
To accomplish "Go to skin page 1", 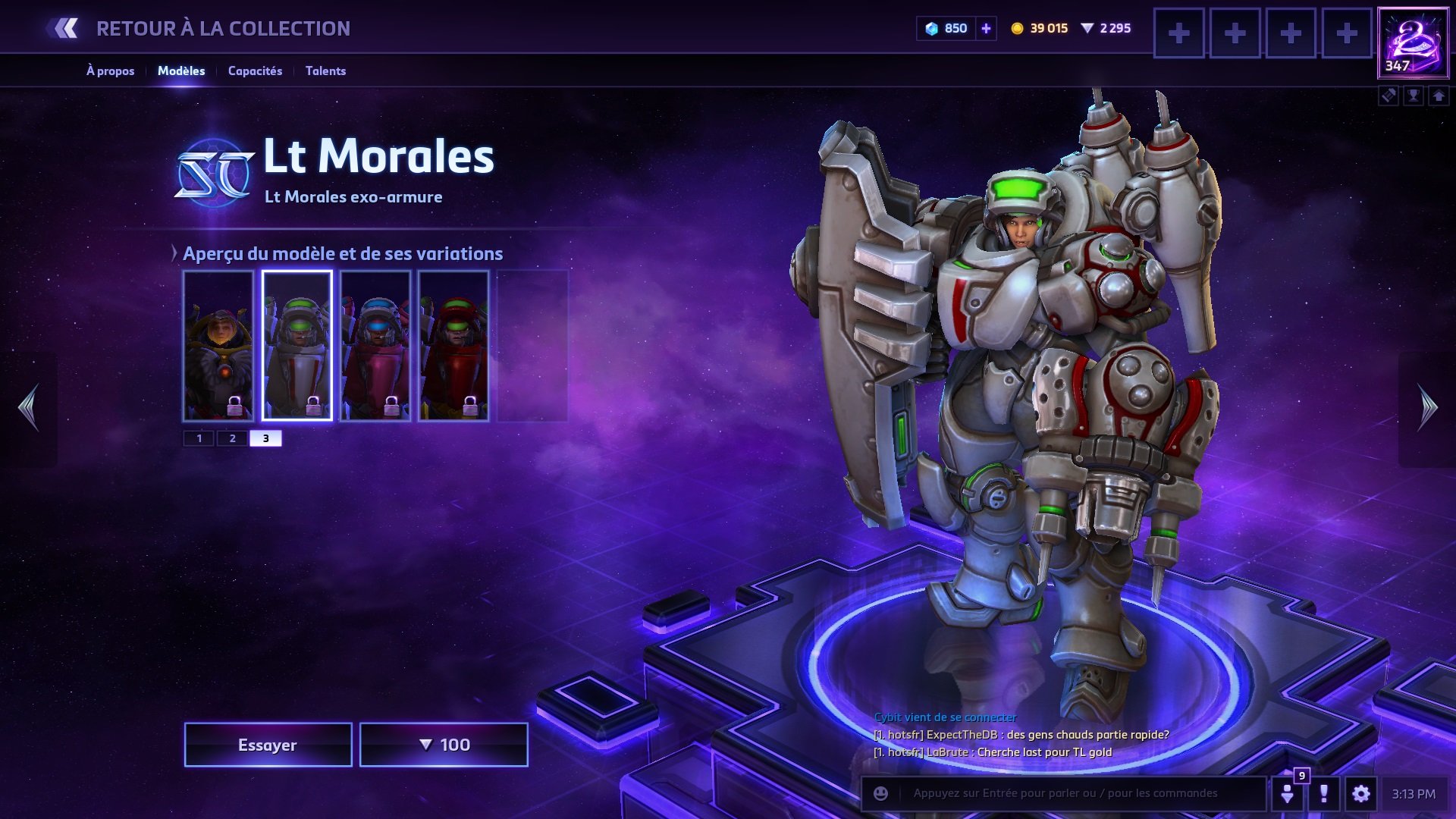I will [x=199, y=438].
